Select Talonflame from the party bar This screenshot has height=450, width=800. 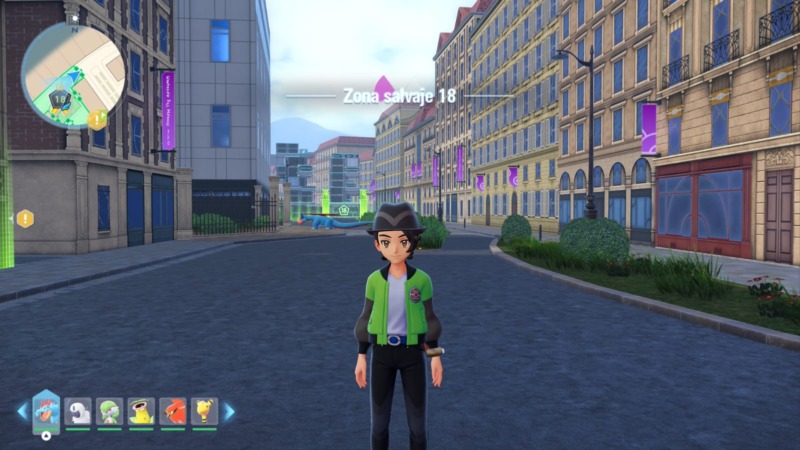[x=173, y=411]
